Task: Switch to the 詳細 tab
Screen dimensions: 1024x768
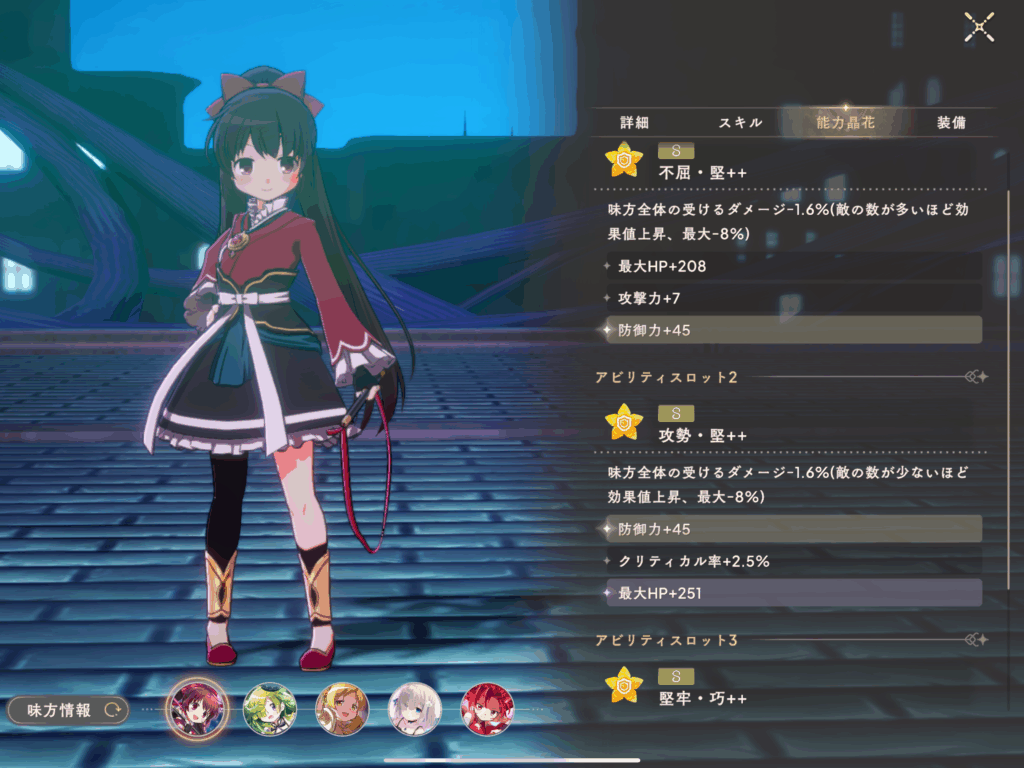Action: click(635, 122)
